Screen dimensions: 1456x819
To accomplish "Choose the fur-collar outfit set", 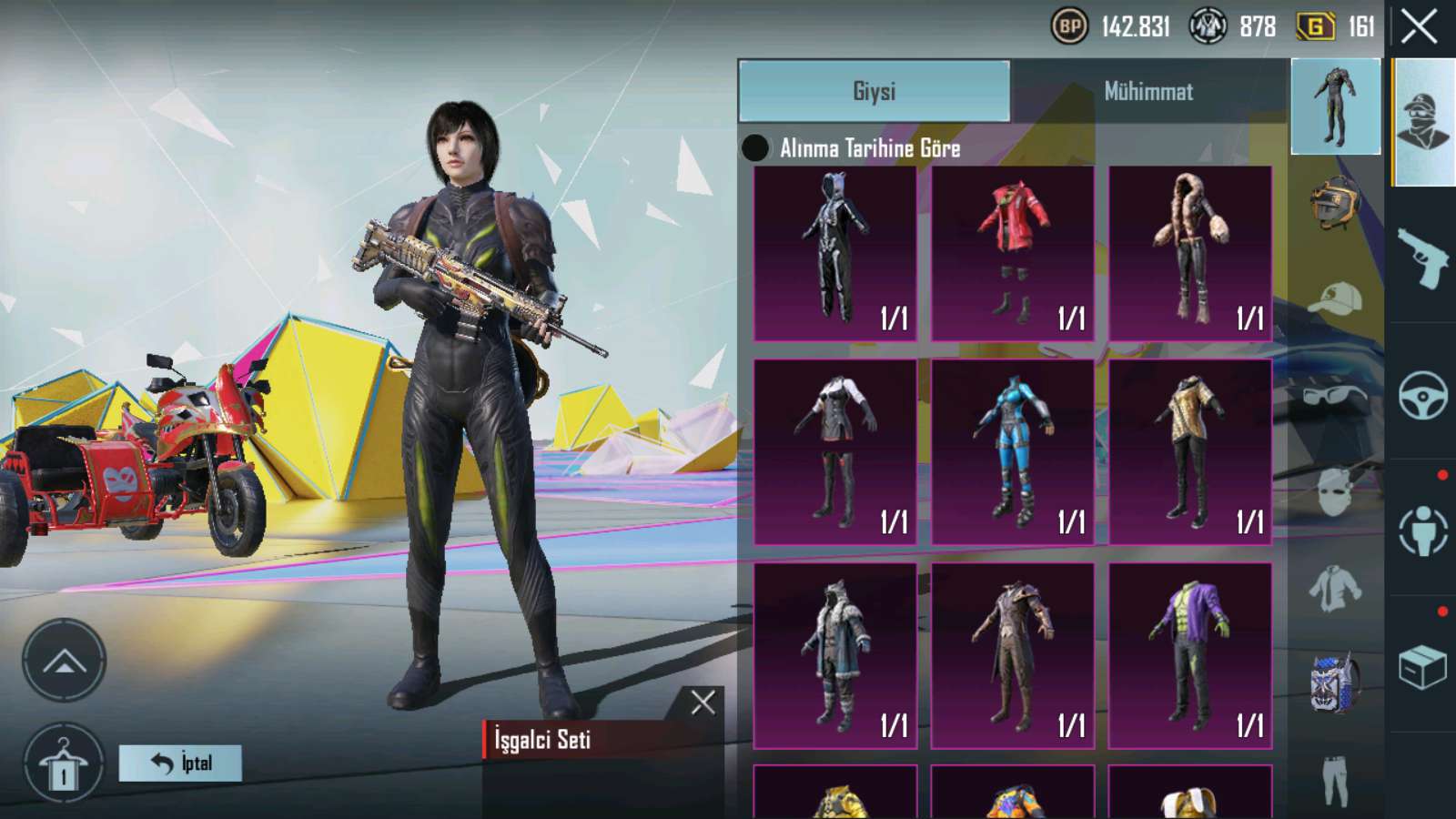I will [1189, 253].
